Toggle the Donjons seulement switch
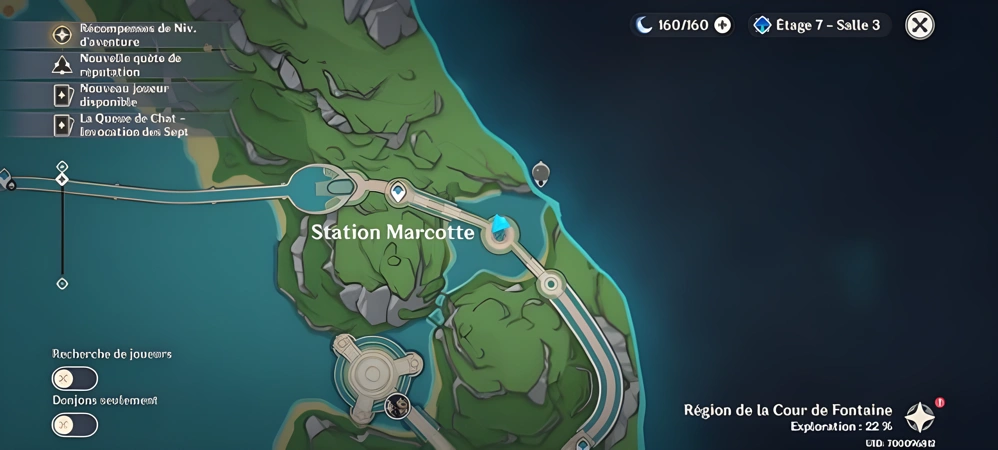The height and width of the screenshot is (450, 998). pyautogui.click(x=75, y=424)
